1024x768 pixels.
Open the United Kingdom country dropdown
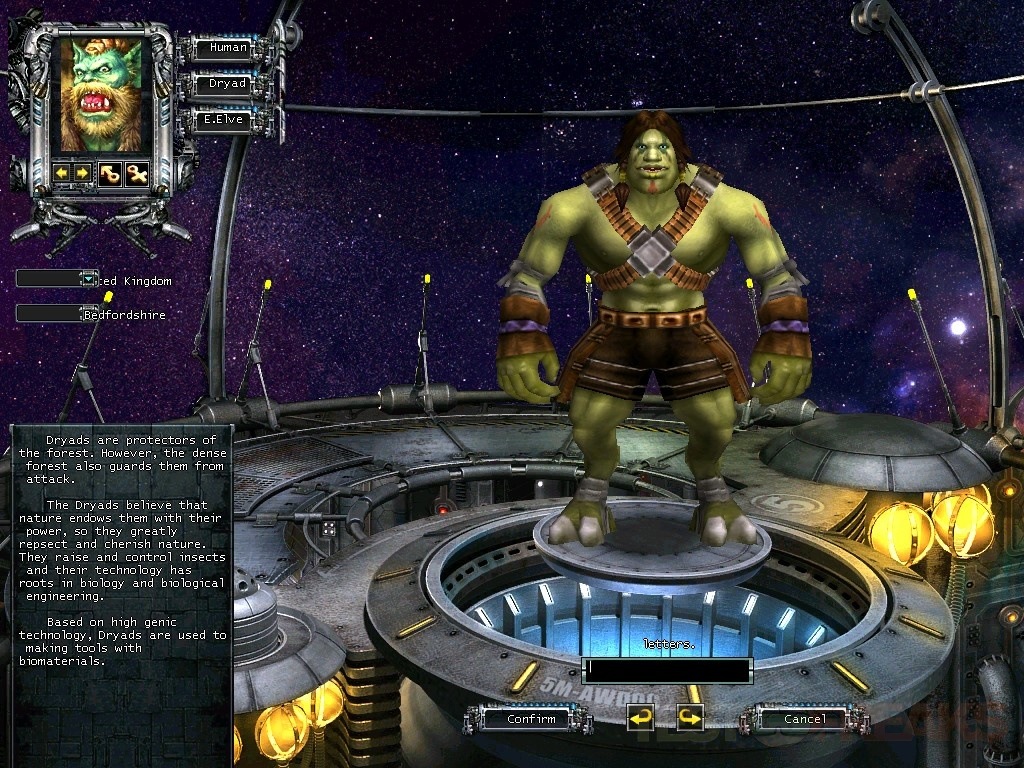(x=89, y=279)
